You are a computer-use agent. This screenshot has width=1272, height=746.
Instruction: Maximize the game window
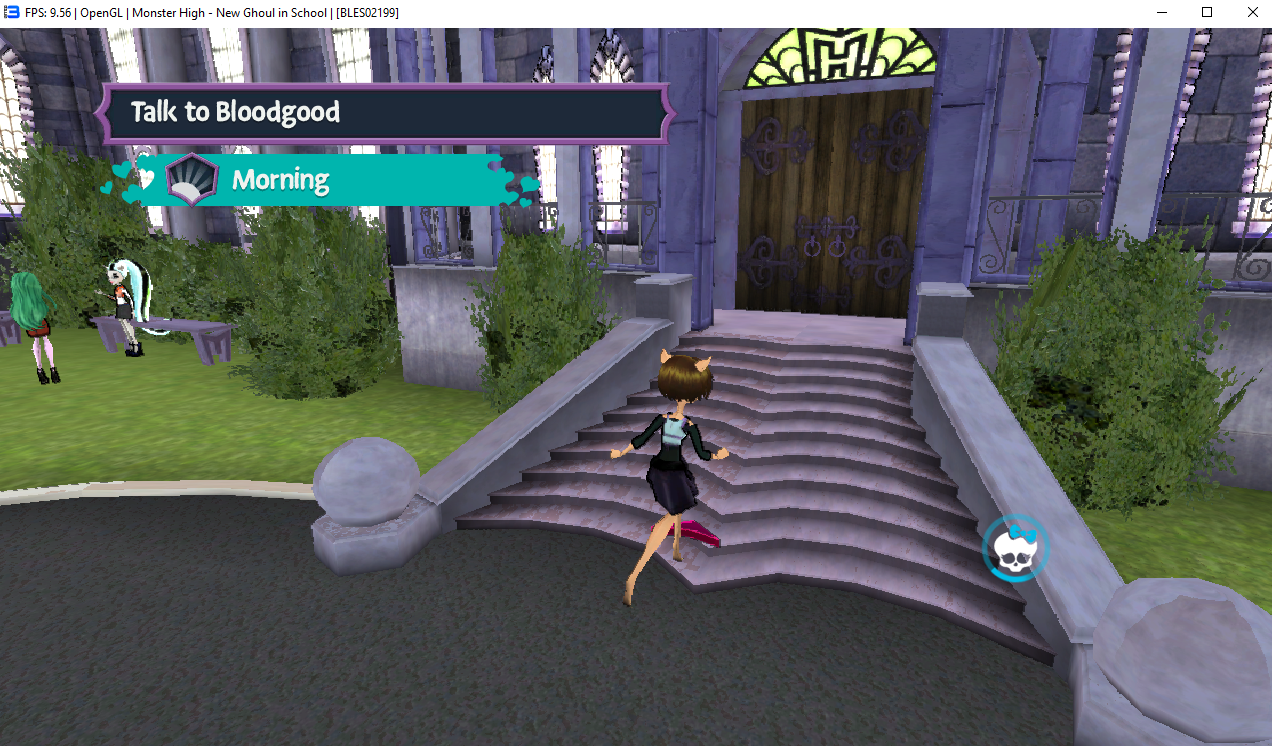[x=1207, y=12]
